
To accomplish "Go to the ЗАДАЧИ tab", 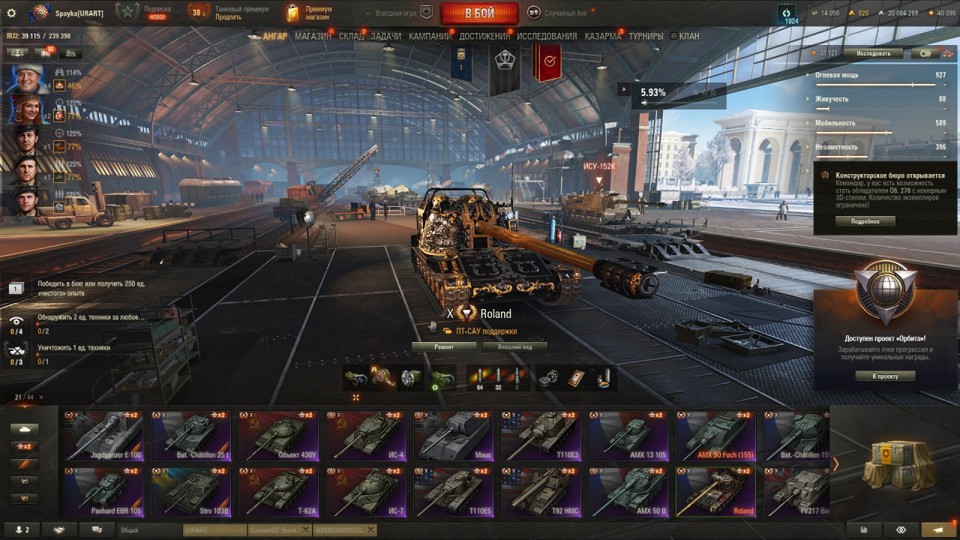I will pos(386,36).
